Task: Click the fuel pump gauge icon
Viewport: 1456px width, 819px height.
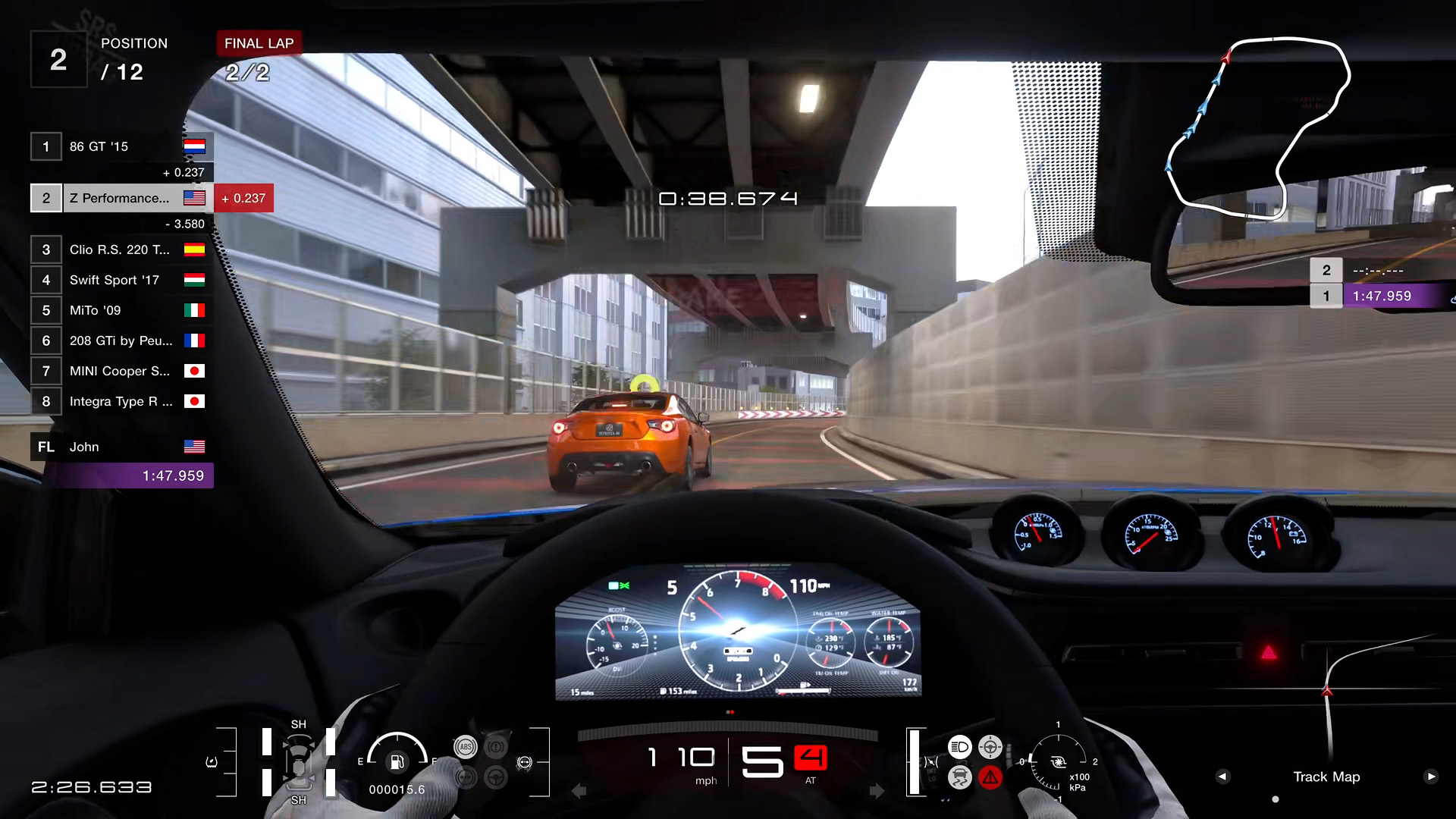Action: [397, 761]
